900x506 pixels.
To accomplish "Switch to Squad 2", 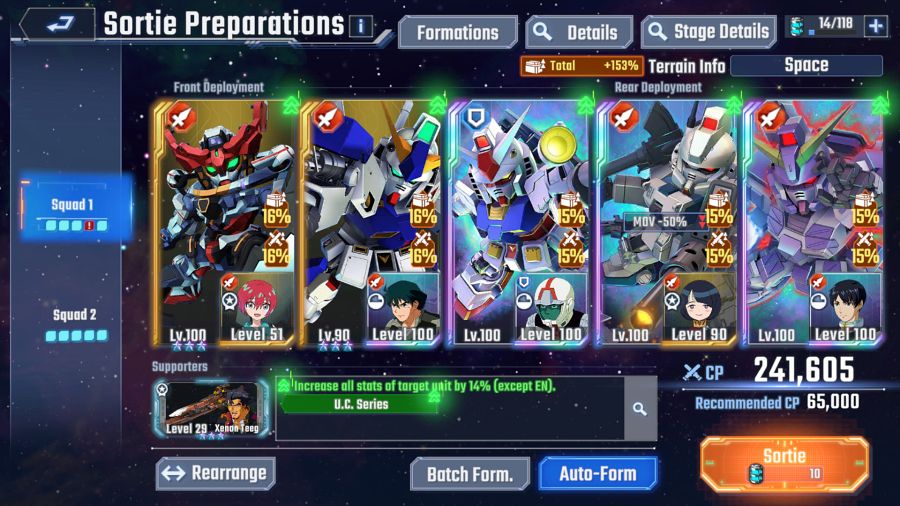I will [x=75, y=322].
